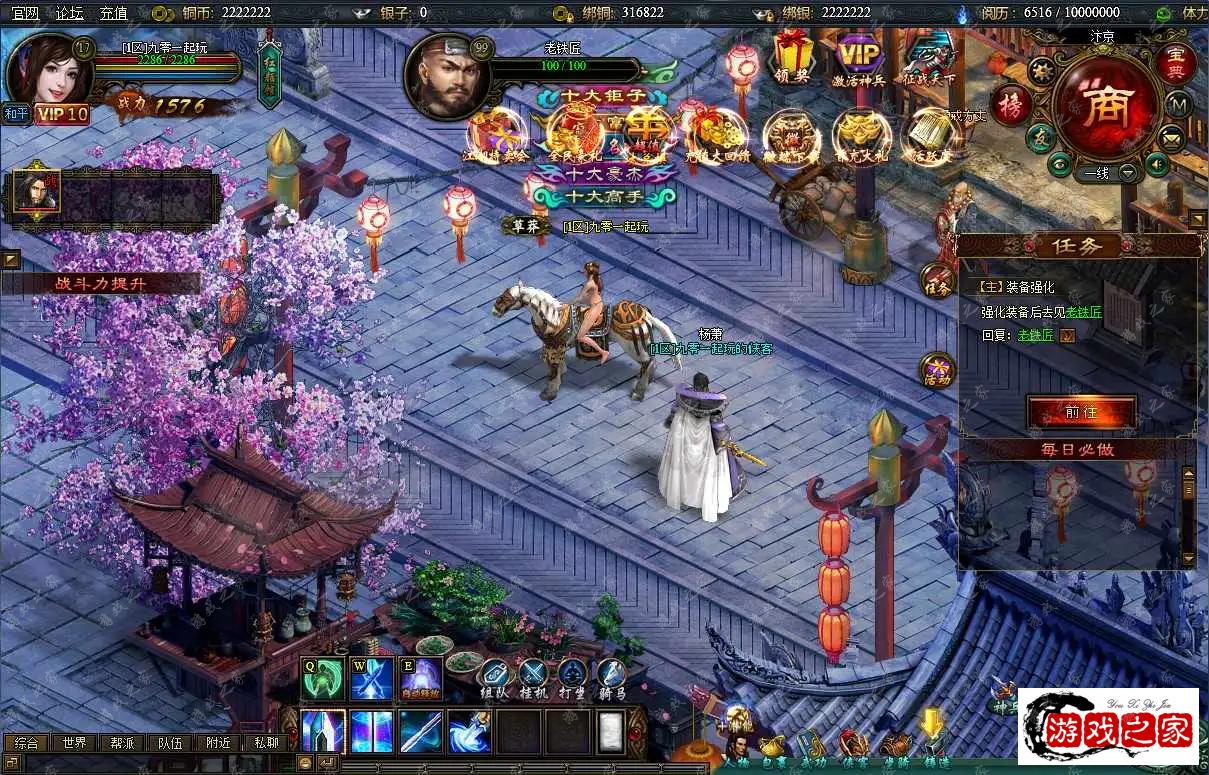Open the 充值 recharge link

click(x=113, y=13)
